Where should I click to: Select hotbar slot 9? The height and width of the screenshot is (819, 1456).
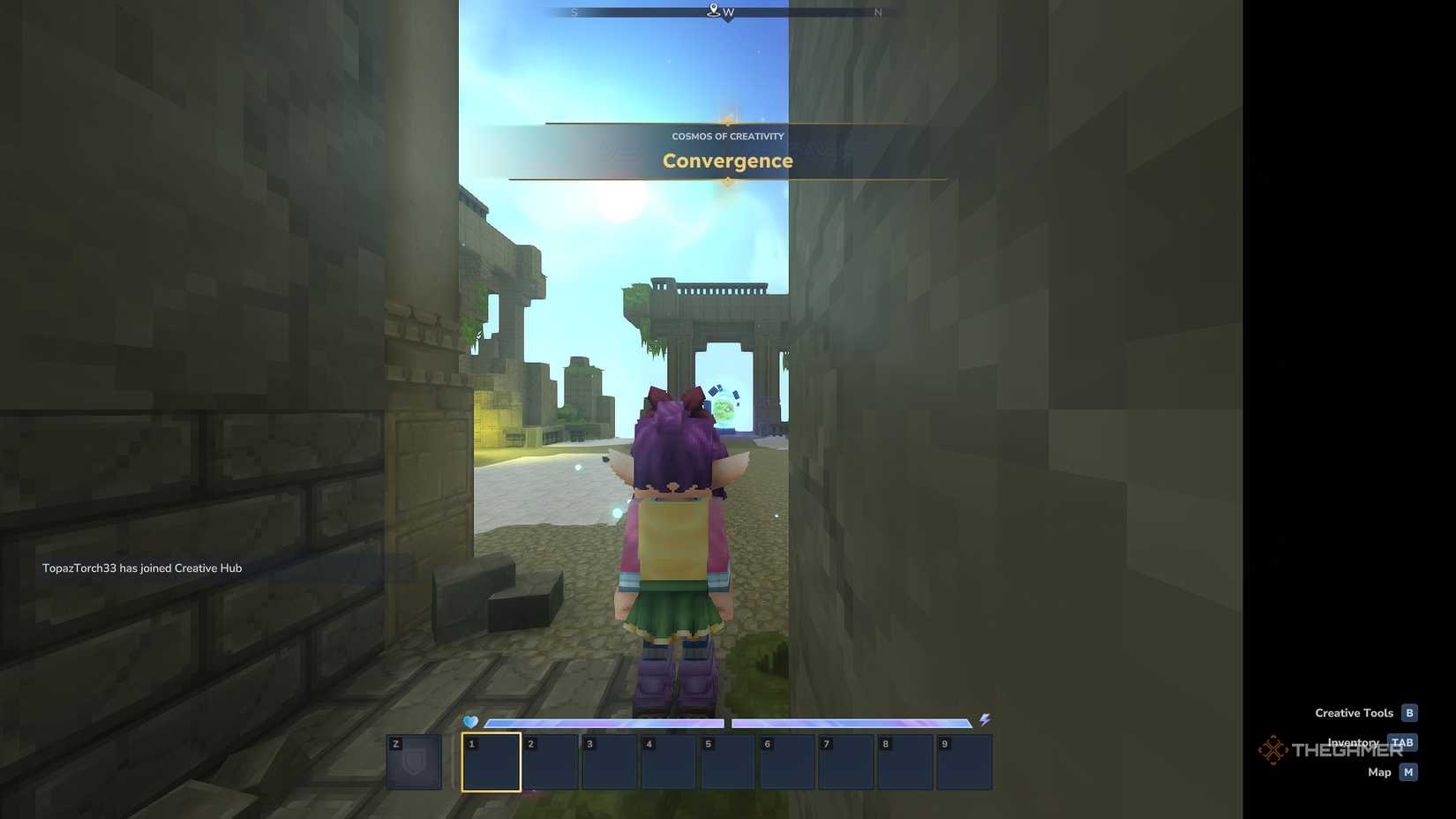964,762
